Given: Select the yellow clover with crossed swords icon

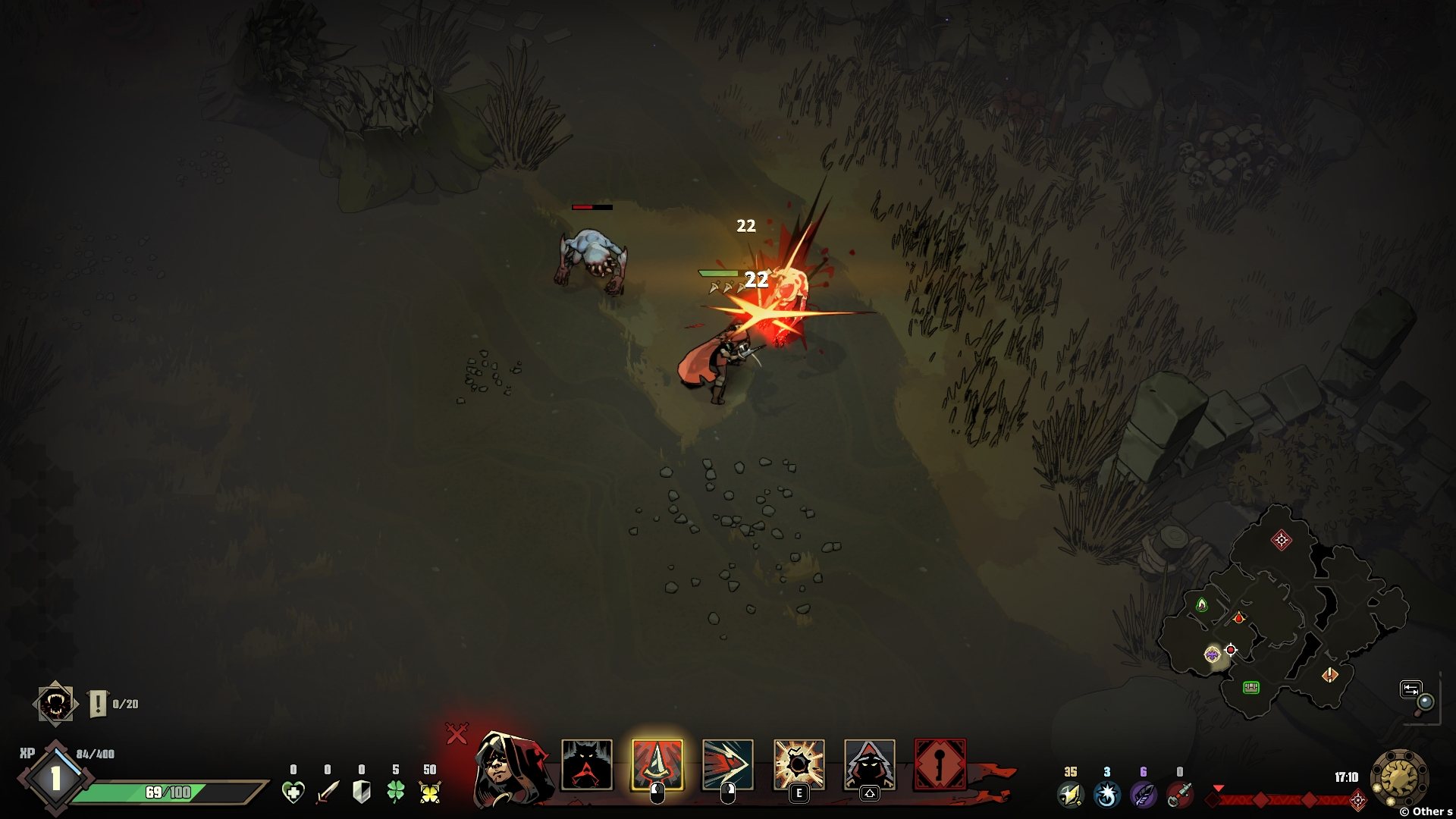Looking at the screenshot, I should point(430,792).
